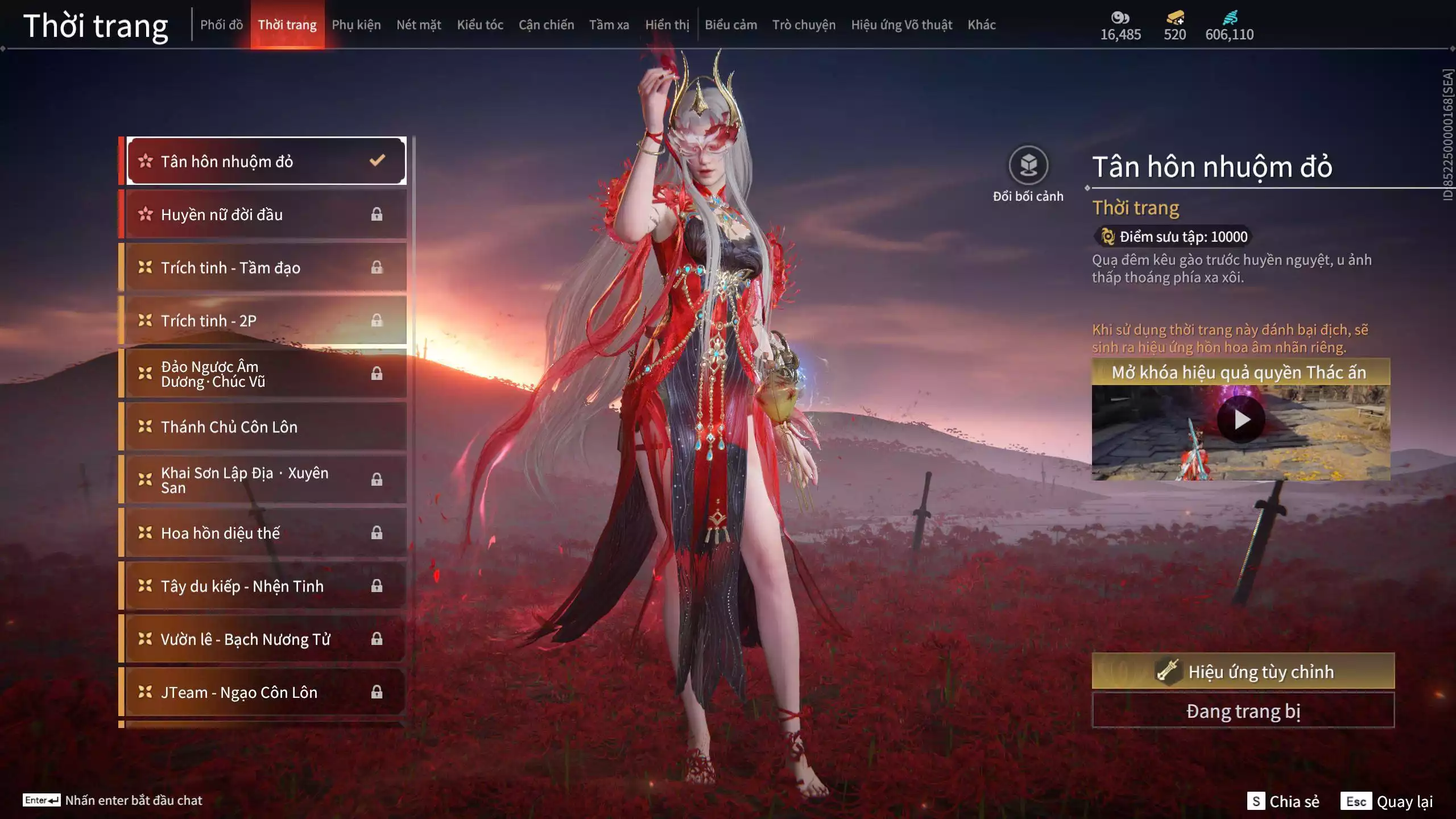Click the Đang trang bị button
Image resolution: width=1456 pixels, height=819 pixels.
[x=1243, y=711]
